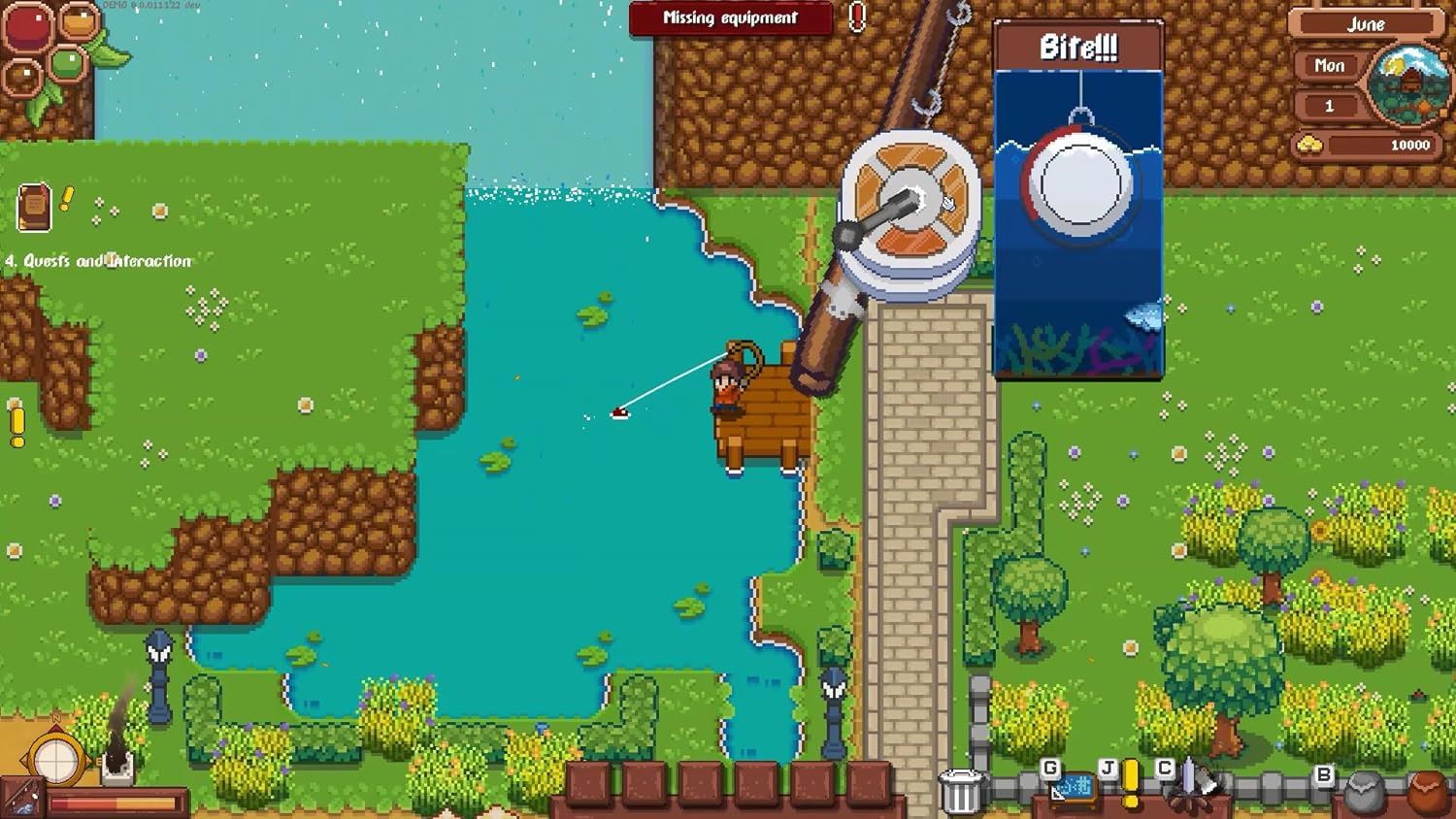The width and height of the screenshot is (1456, 819).
Task: Expand the day number field showing 1
Action: (1329, 106)
